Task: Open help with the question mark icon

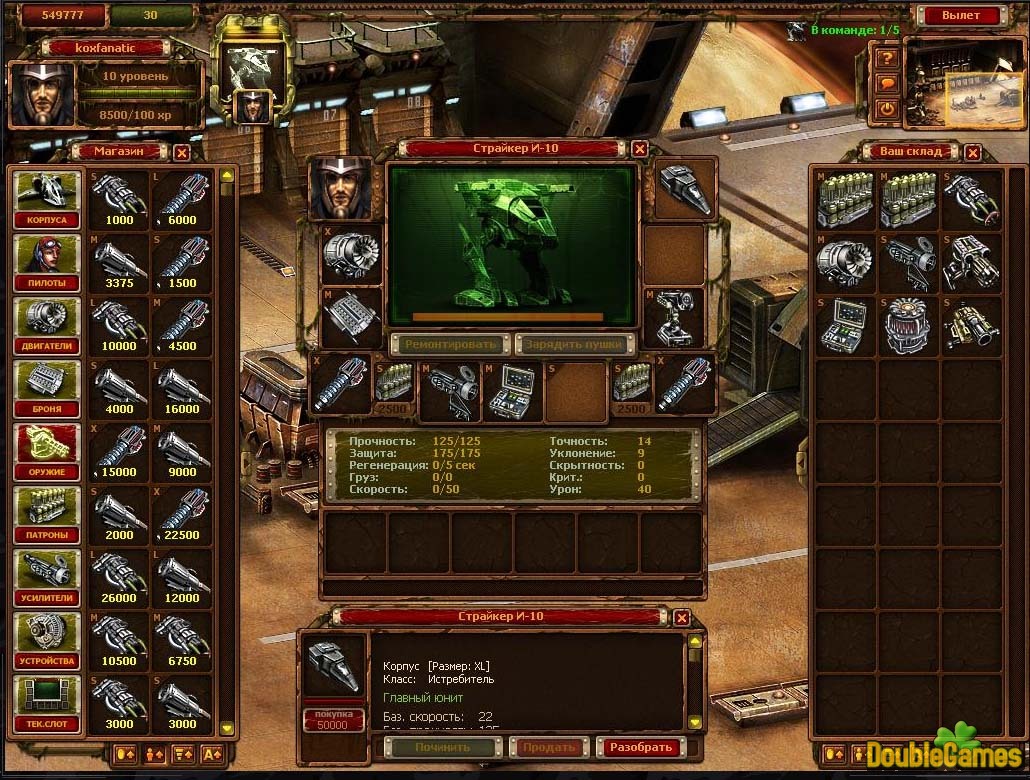Action: click(886, 58)
